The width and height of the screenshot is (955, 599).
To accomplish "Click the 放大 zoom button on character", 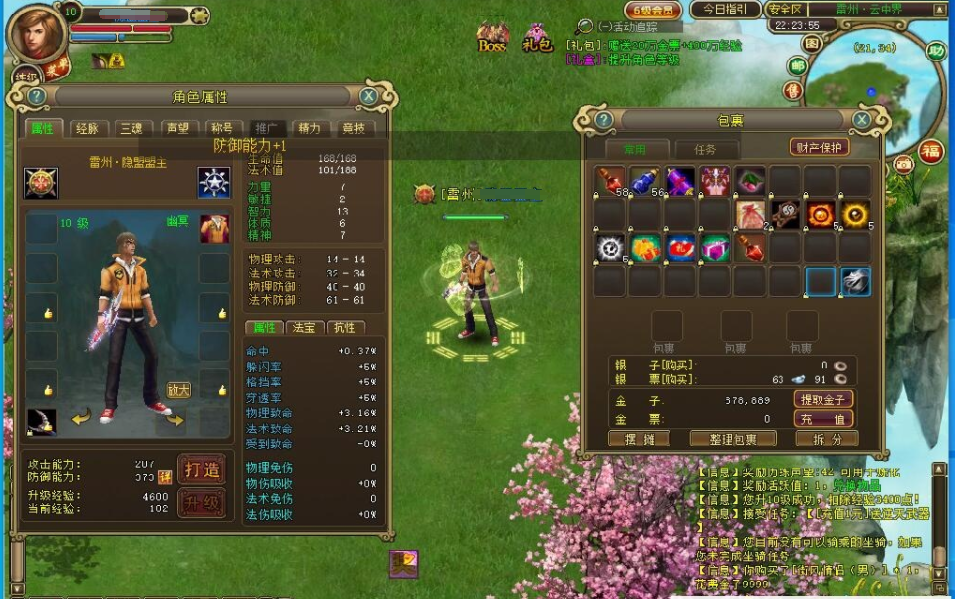I will 179,390.
